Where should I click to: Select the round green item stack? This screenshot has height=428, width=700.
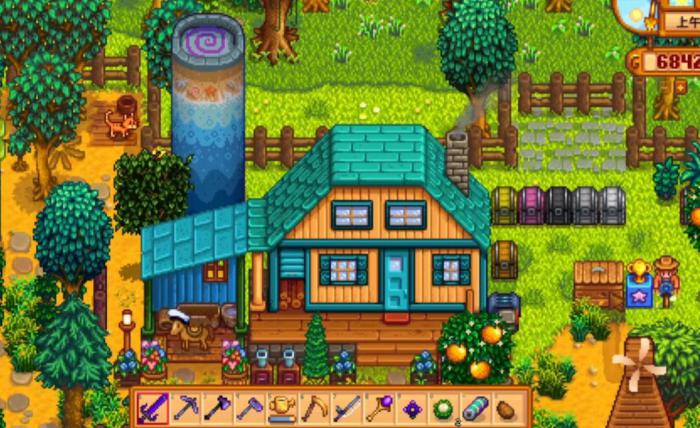click(x=442, y=407)
